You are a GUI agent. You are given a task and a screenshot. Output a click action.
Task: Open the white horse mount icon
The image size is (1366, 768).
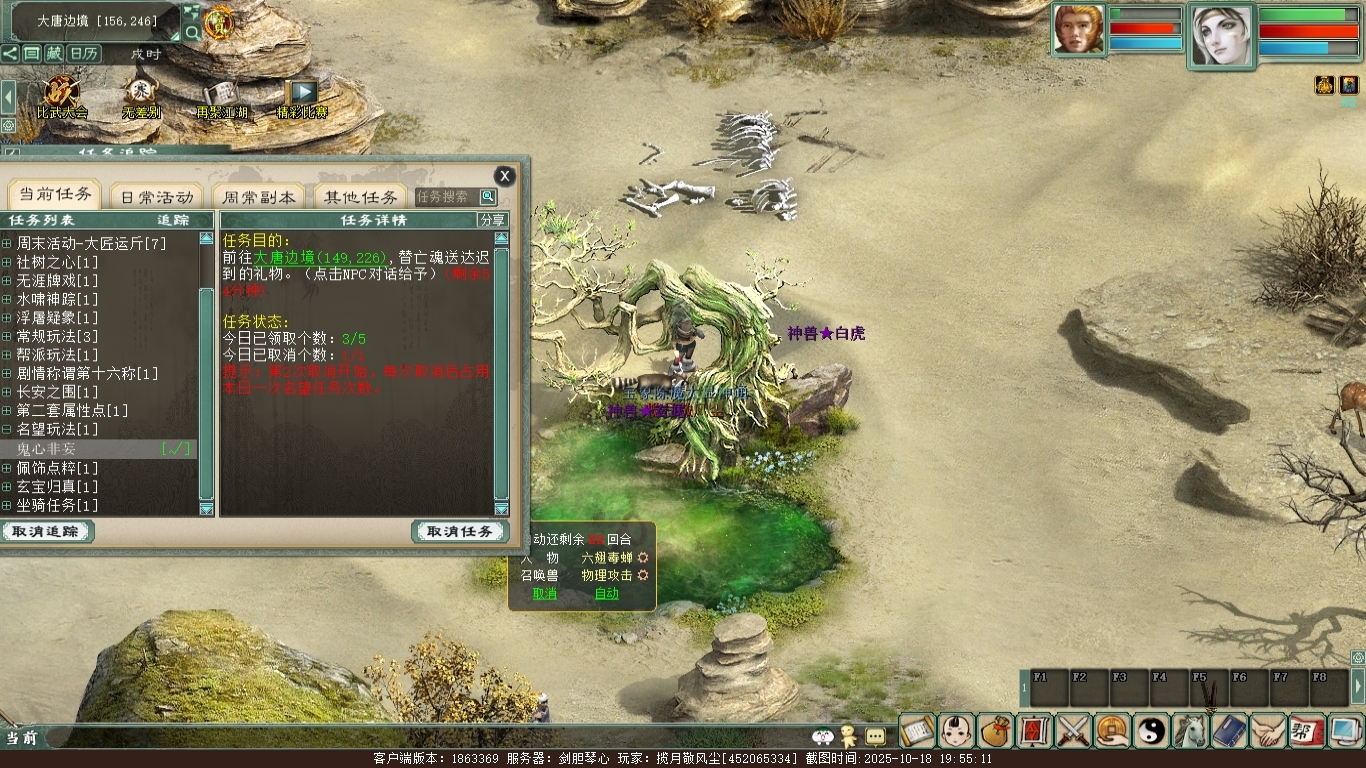click(x=1191, y=731)
